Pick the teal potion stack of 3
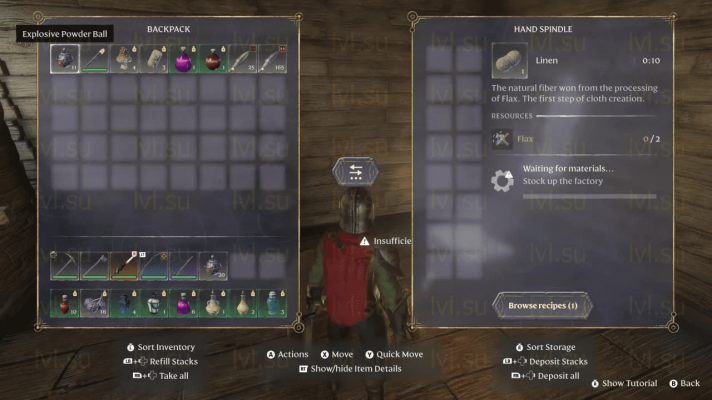The height and width of the screenshot is (400, 712). (x=273, y=303)
